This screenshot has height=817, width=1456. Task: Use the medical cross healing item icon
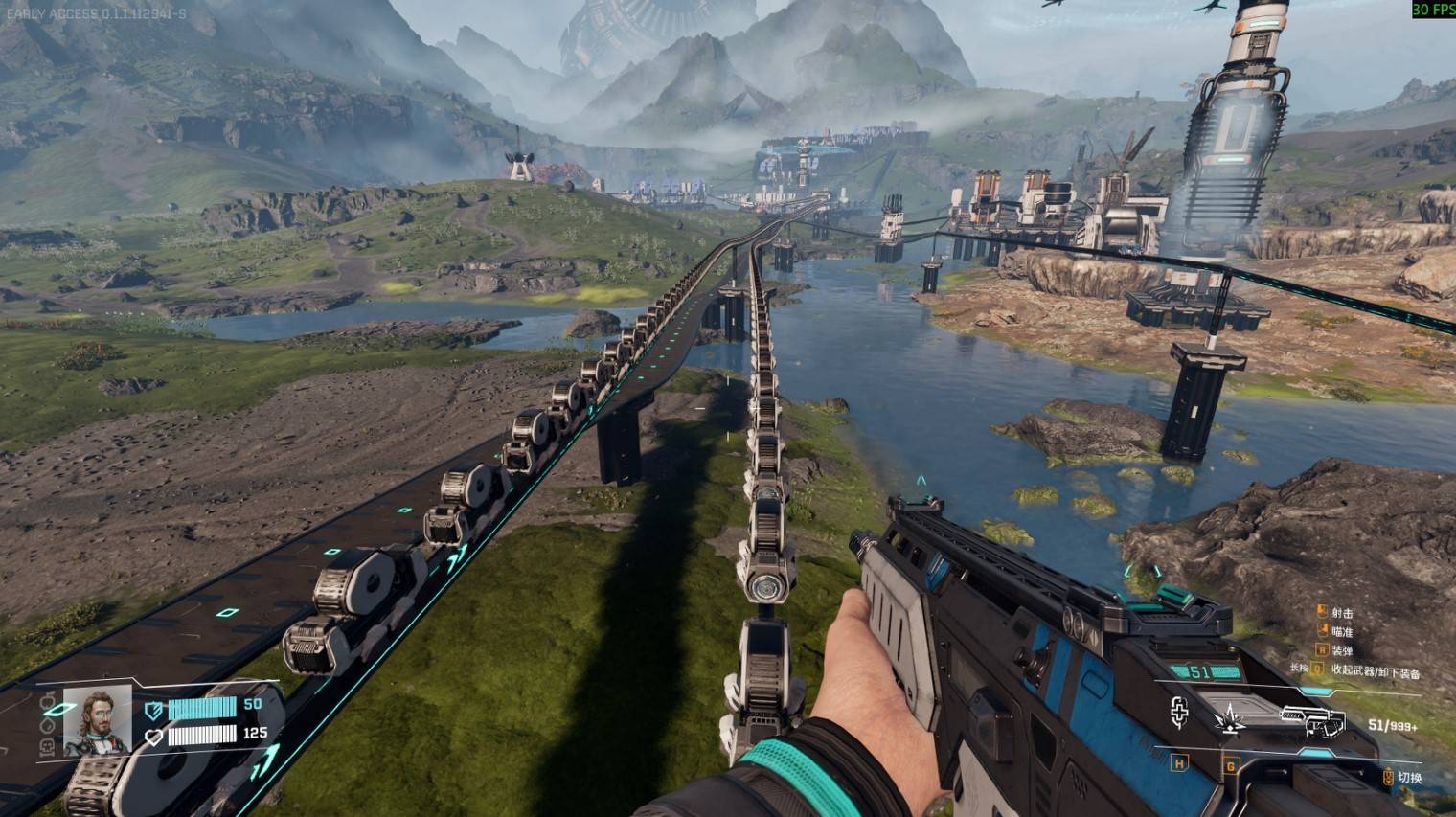[1179, 713]
